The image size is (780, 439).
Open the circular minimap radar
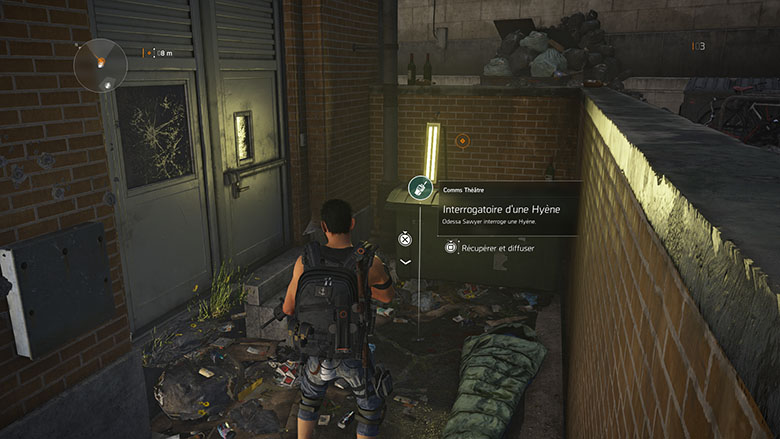coord(100,64)
